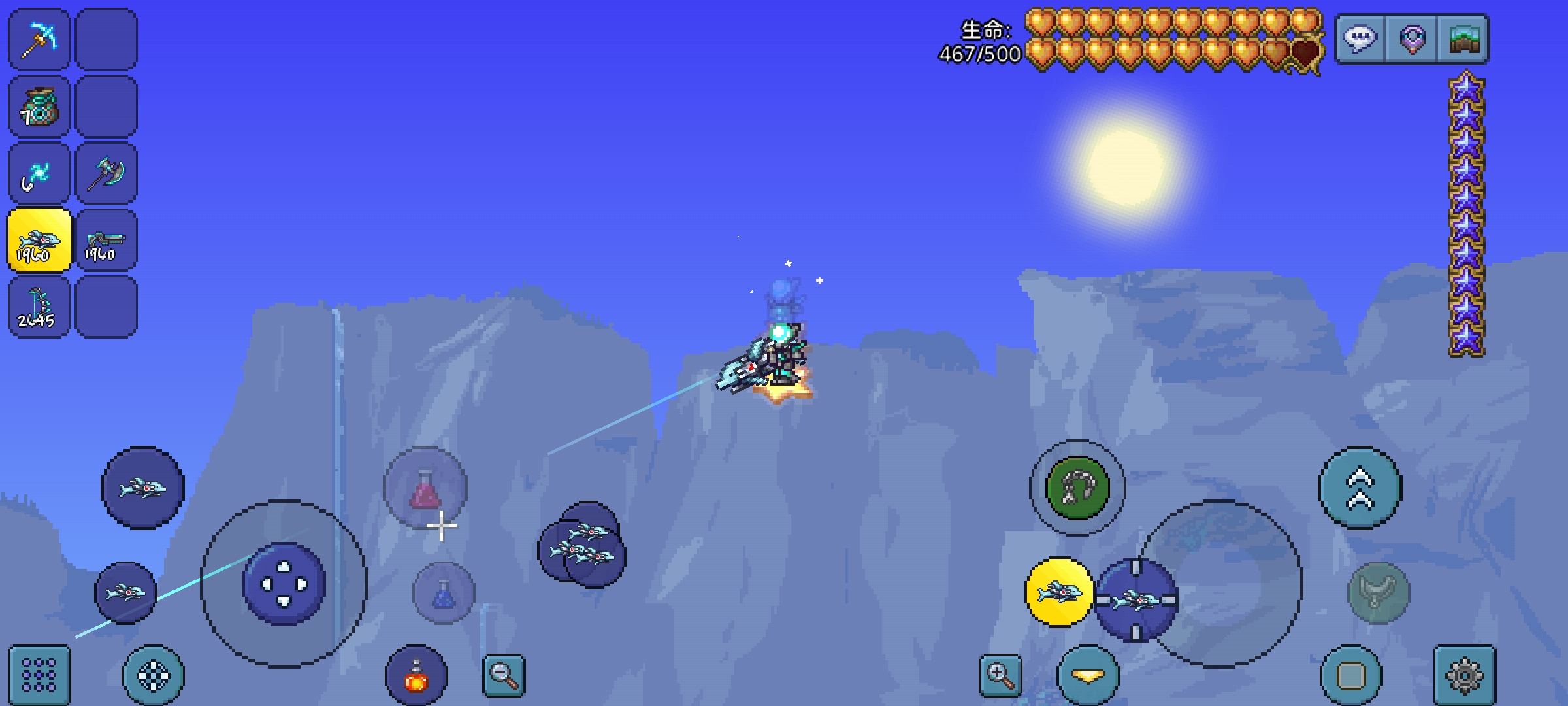This screenshot has height=706, width=1568.
Task: Open settings with the gear button
Action: point(1465,676)
